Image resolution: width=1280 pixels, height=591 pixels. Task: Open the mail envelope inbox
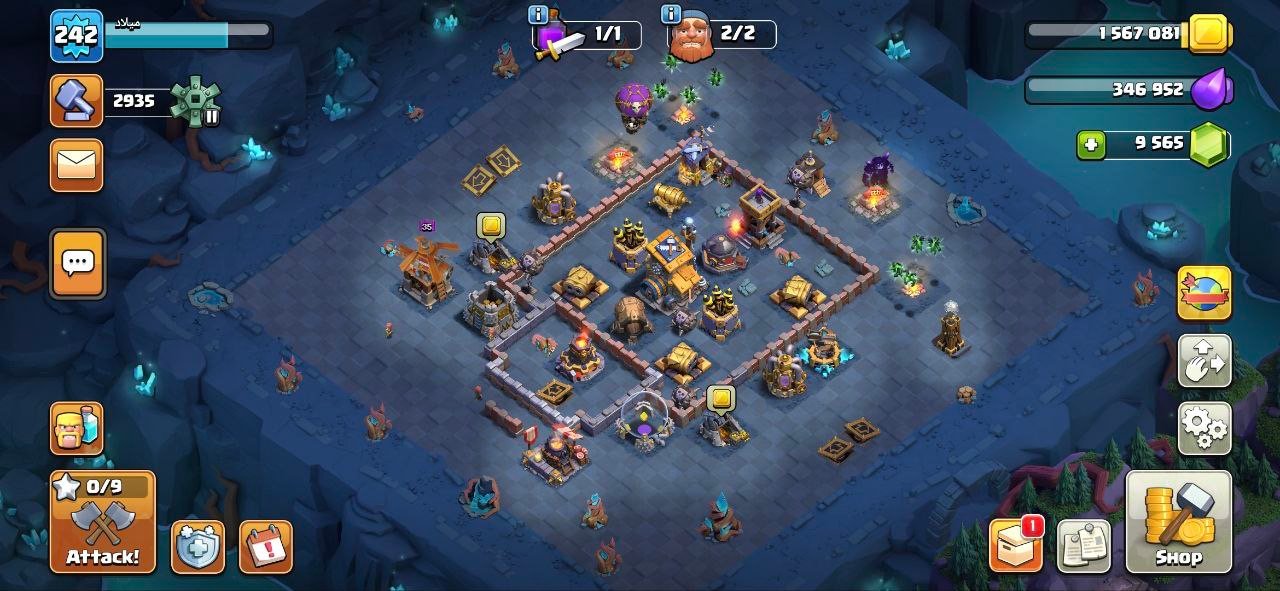click(x=76, y=164)
